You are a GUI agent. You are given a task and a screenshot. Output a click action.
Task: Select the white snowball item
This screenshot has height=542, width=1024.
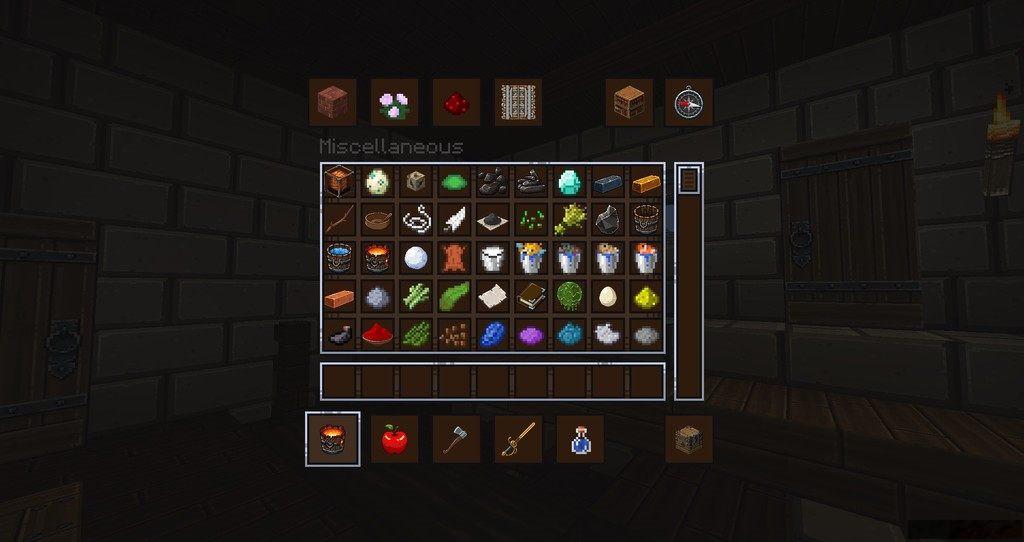(415, 258)
